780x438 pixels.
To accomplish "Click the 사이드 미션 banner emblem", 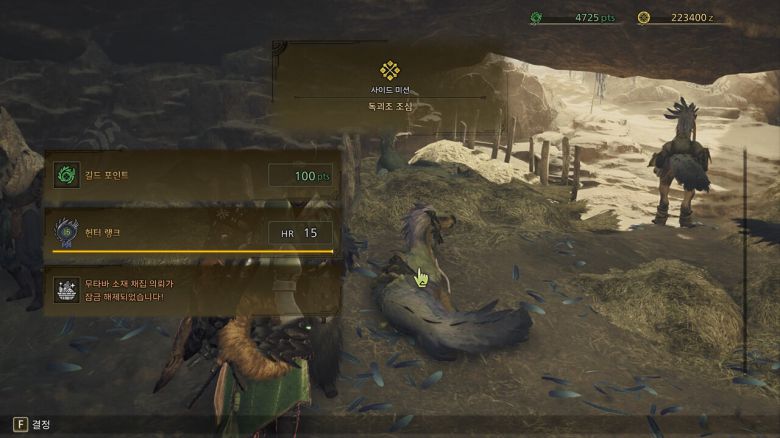I will [x=390, y=70].
